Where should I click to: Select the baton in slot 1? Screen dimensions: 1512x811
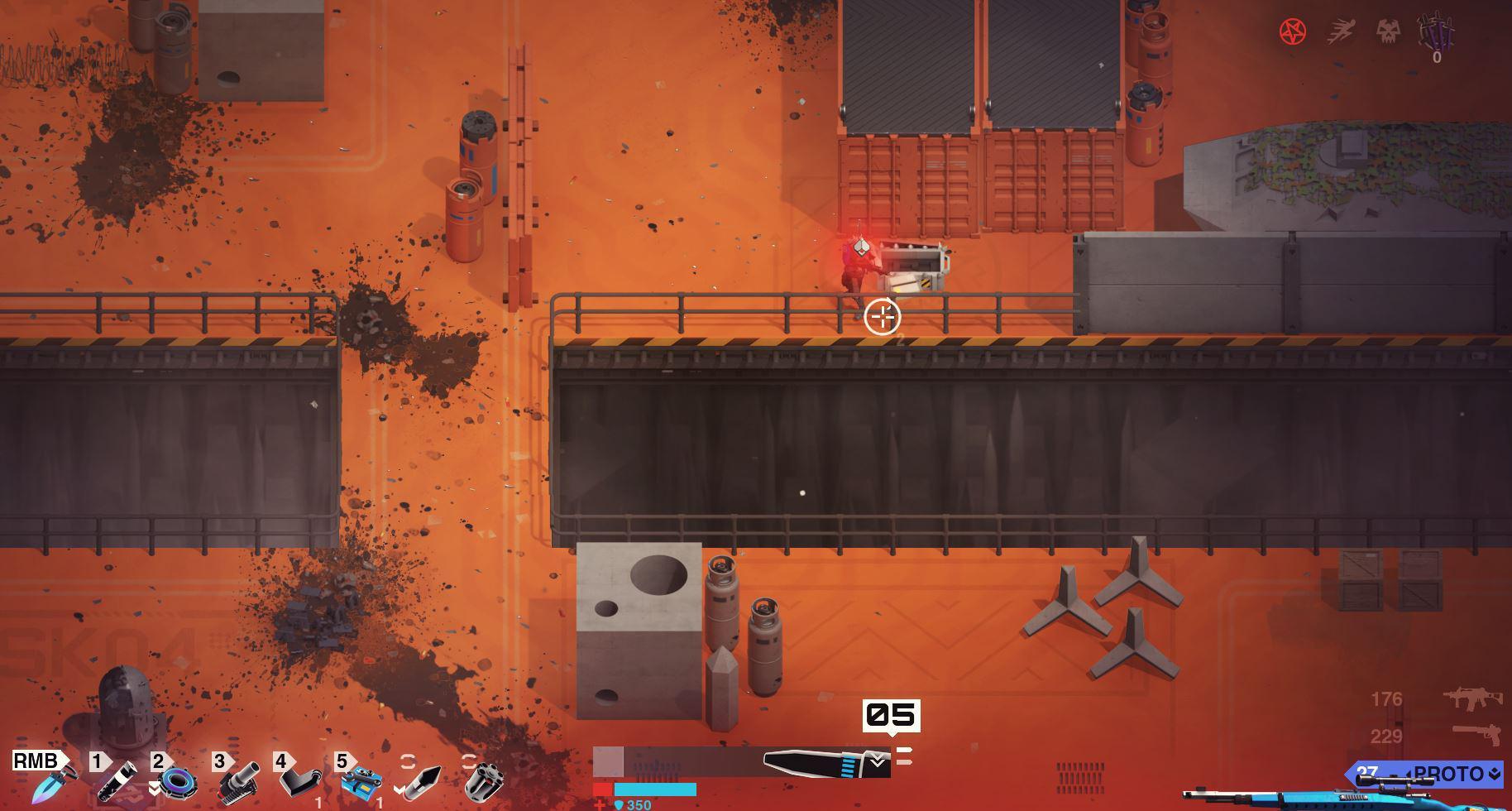coord(117,780)
